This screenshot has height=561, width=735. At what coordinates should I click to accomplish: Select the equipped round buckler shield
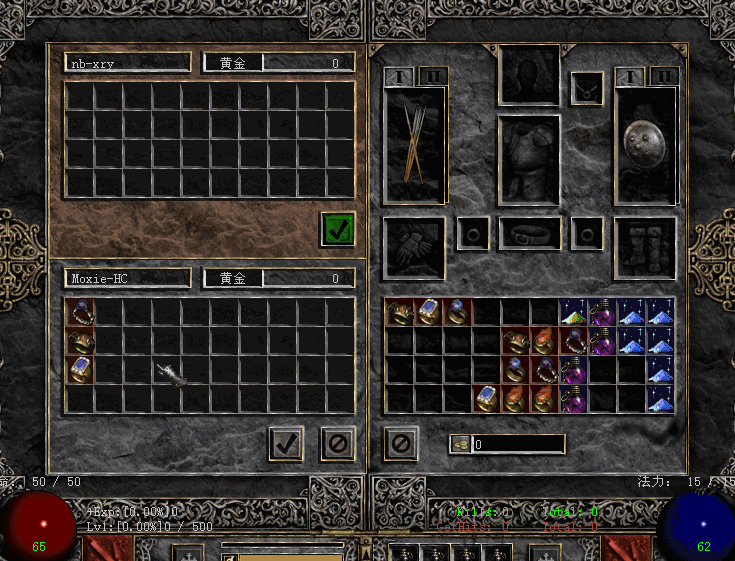click(x=645, y=147)
